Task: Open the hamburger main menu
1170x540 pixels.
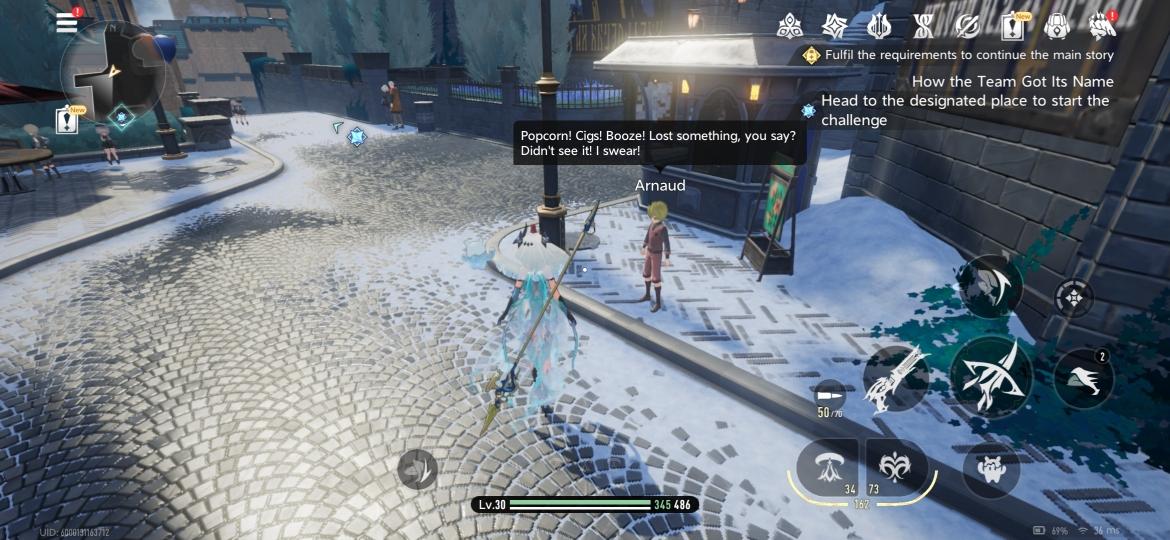Action: (67, 23)
